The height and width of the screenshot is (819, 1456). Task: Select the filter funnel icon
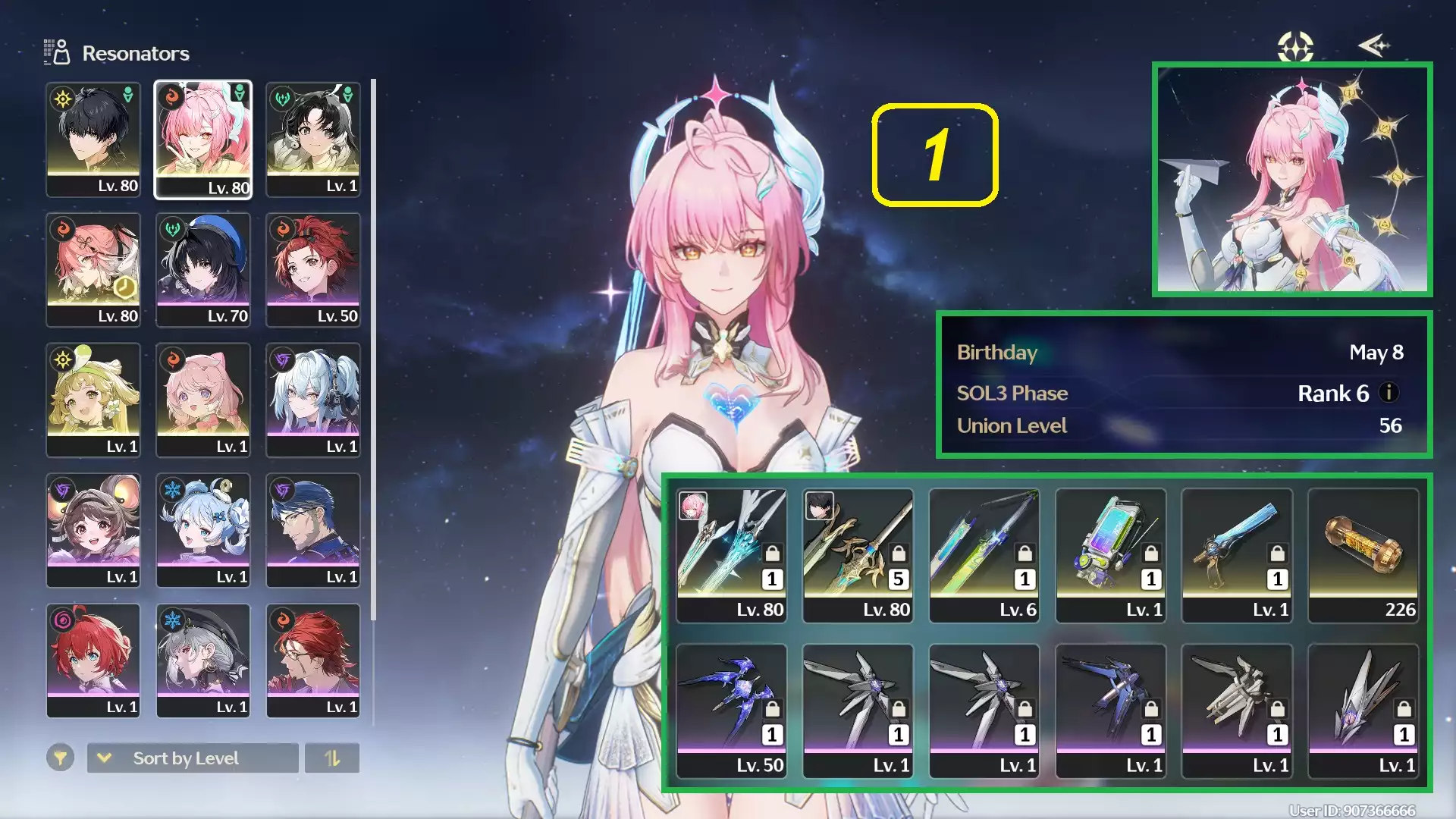61,758
